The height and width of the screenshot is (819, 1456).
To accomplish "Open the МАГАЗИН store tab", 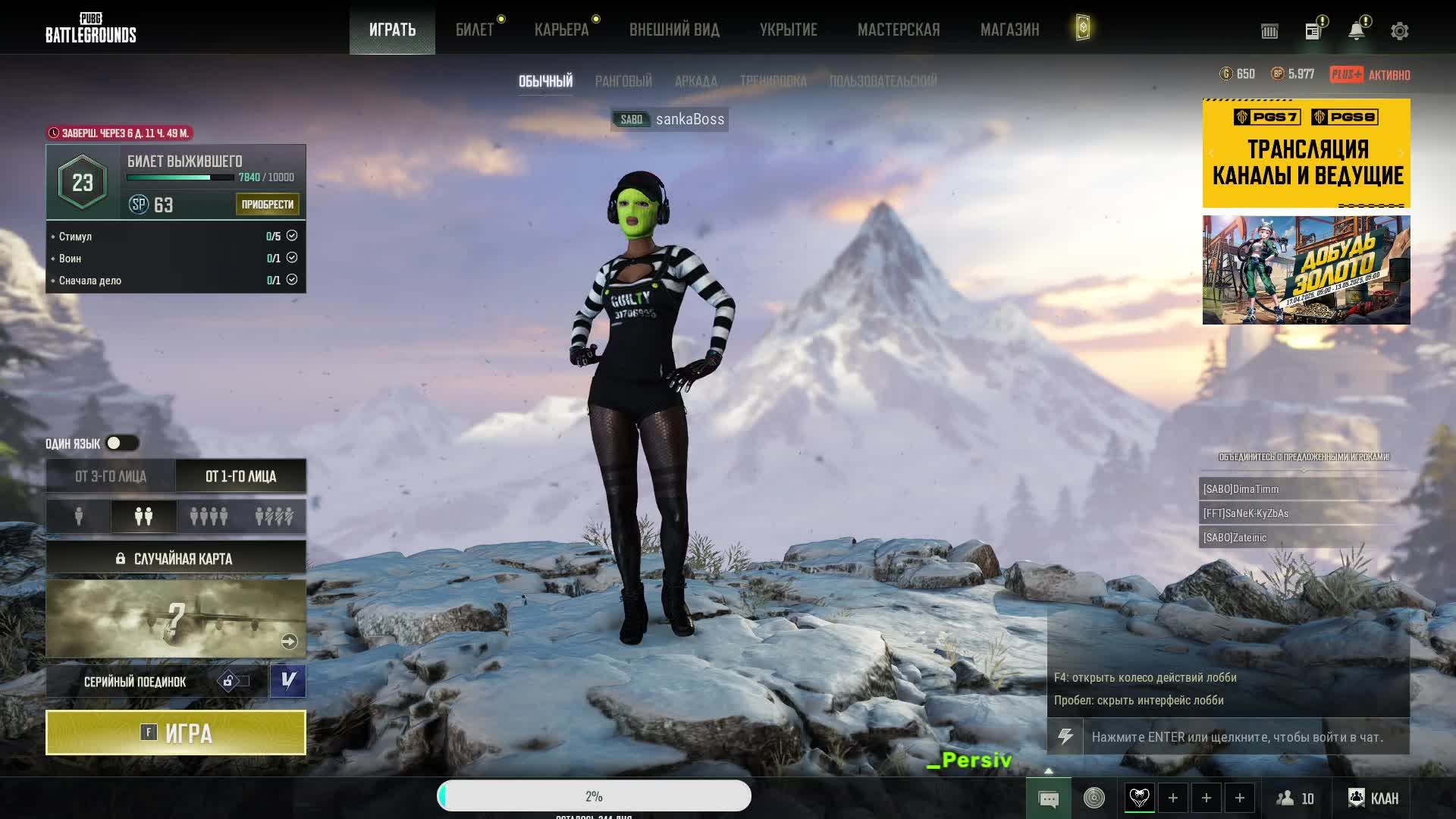I will 1009,30.
